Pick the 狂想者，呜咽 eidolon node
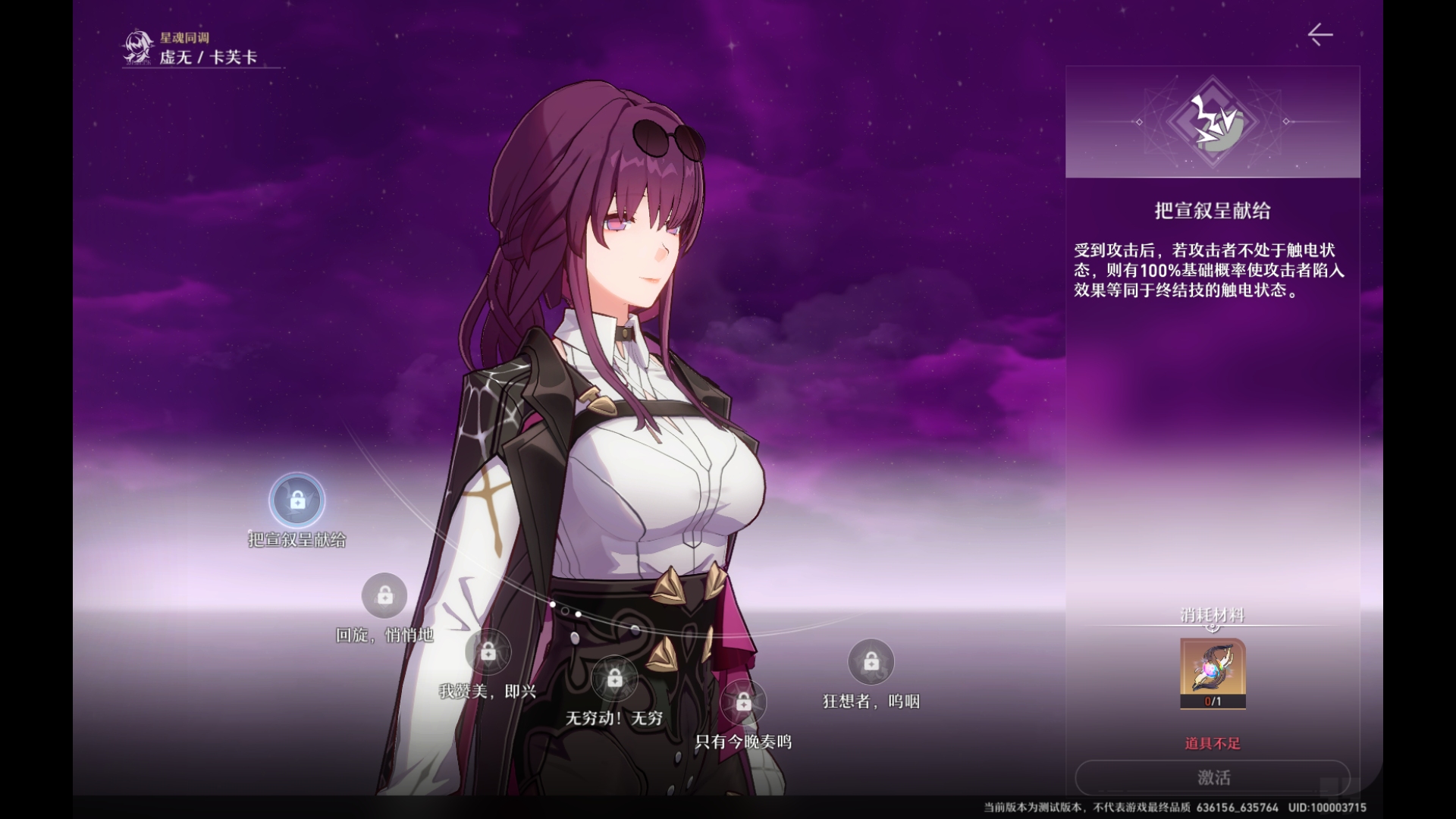 click(871, 662)
